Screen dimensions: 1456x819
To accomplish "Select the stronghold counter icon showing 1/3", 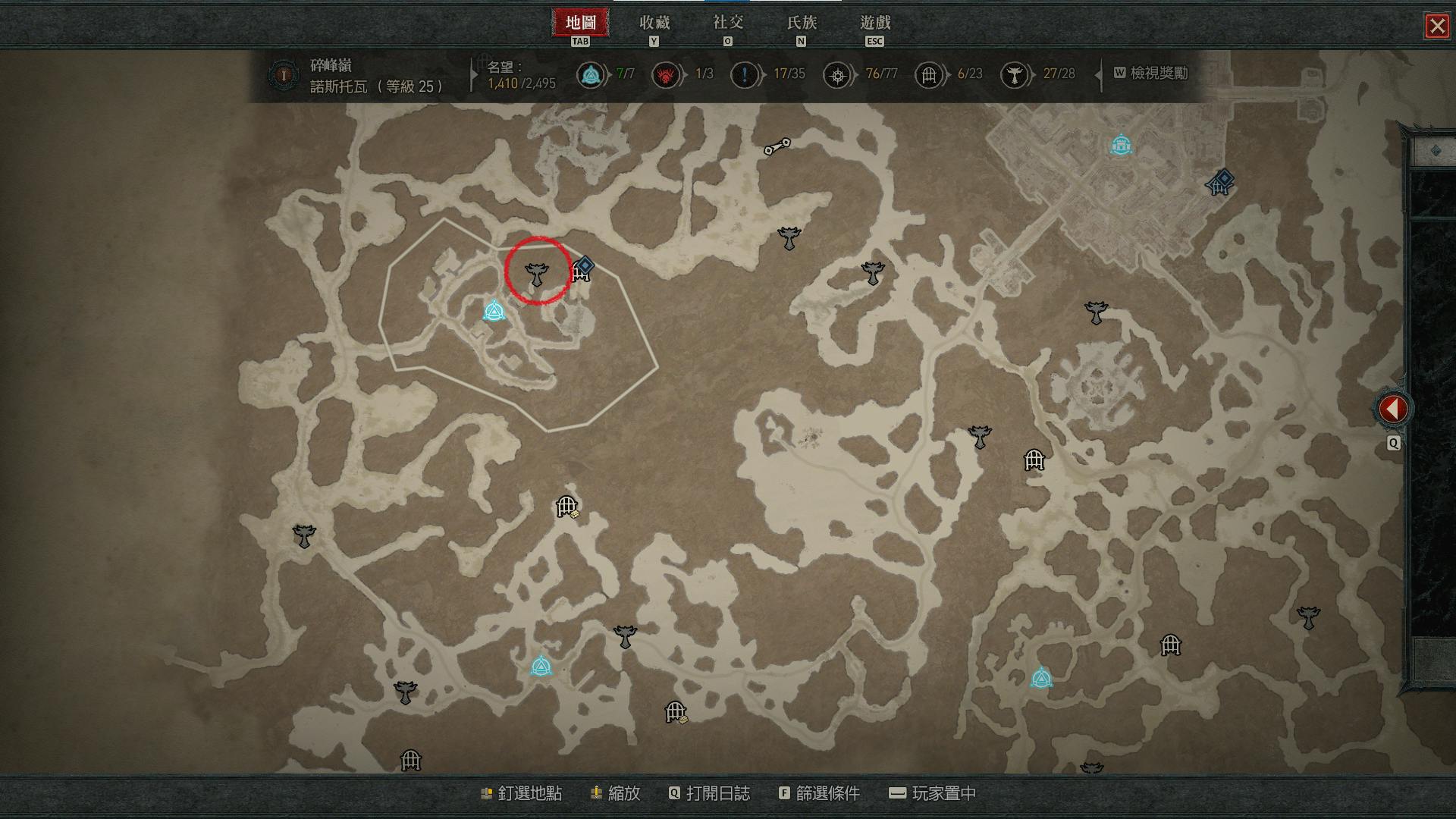I will click(666, 75).
